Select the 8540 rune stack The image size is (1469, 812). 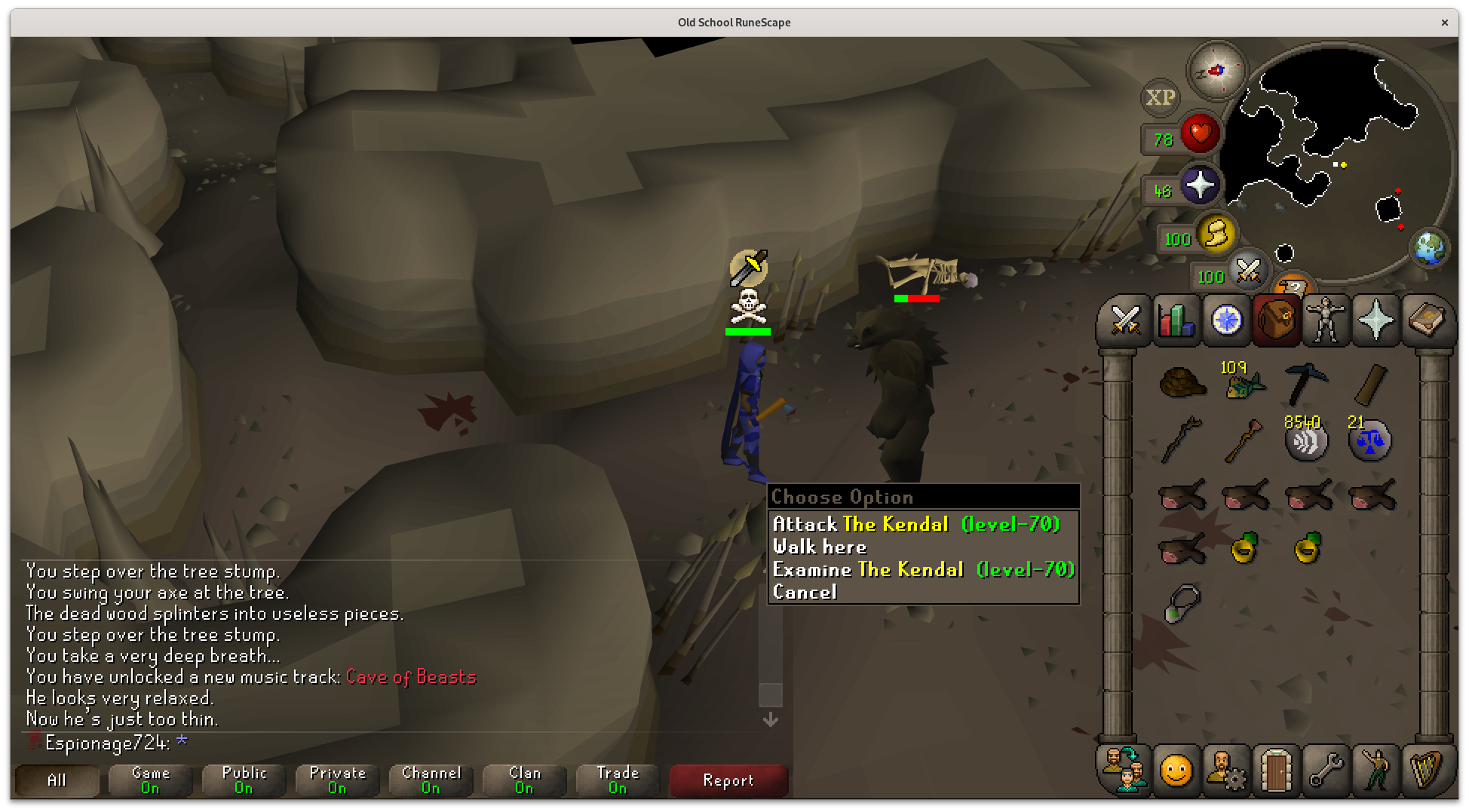(1306, 440)
